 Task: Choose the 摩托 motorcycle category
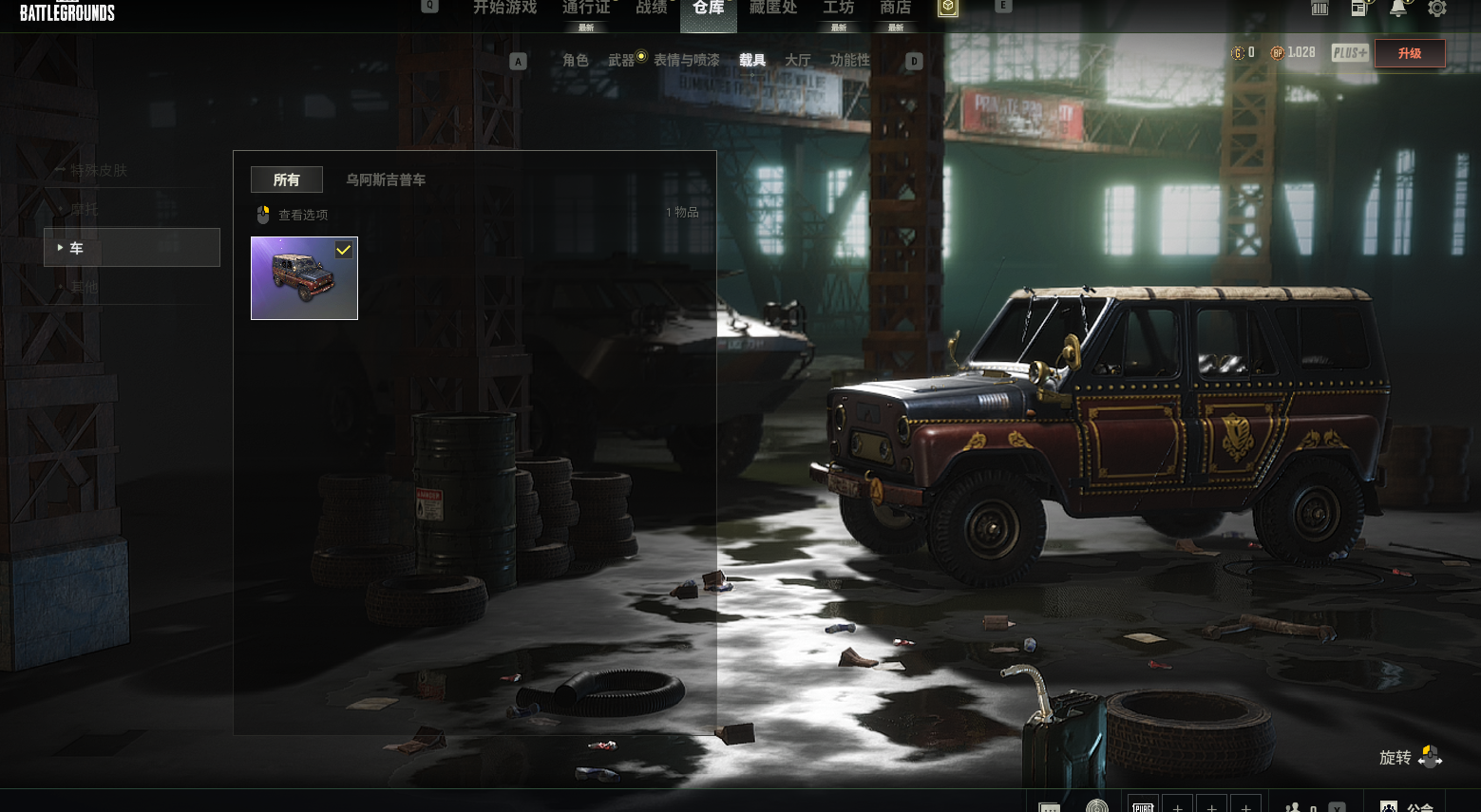pos(84,209)
